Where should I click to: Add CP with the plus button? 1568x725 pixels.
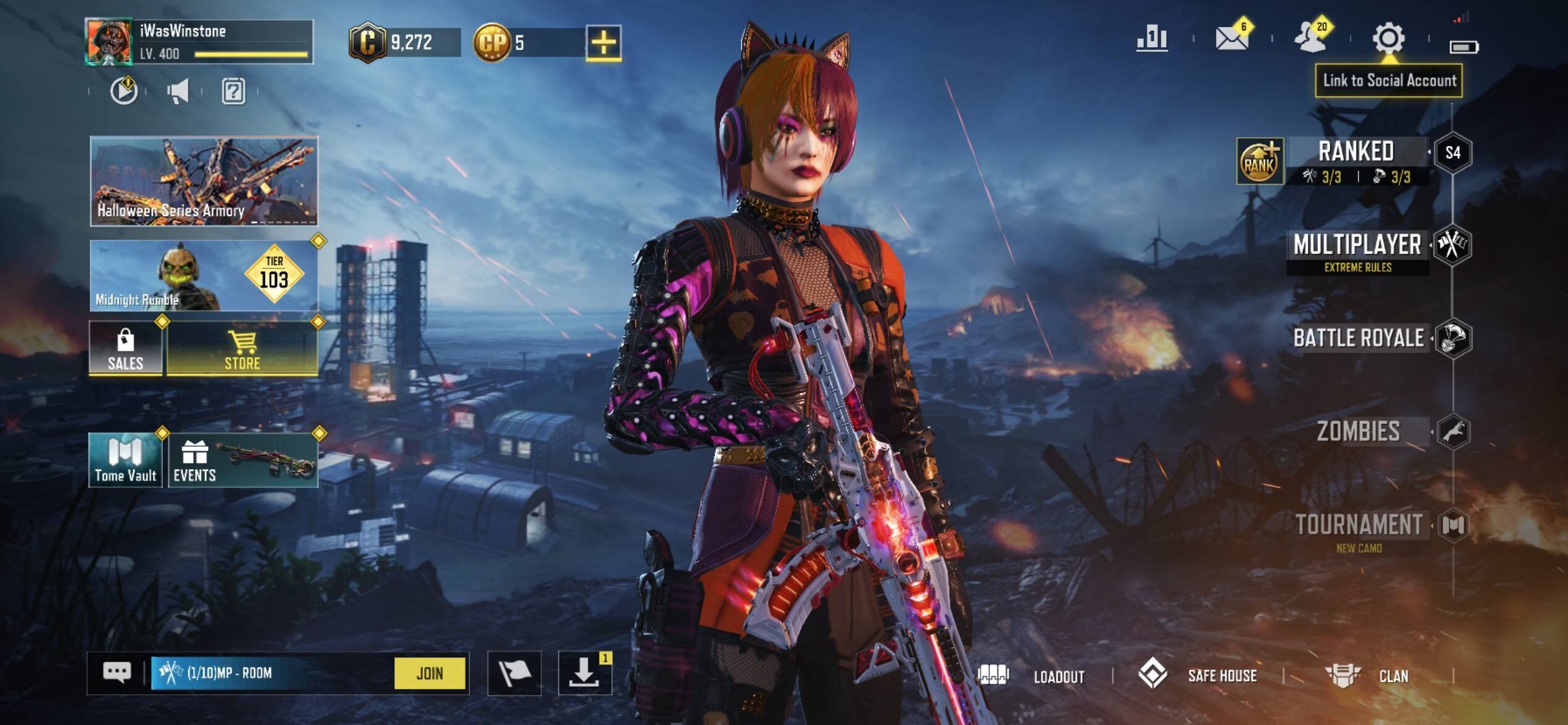(603, 43)
